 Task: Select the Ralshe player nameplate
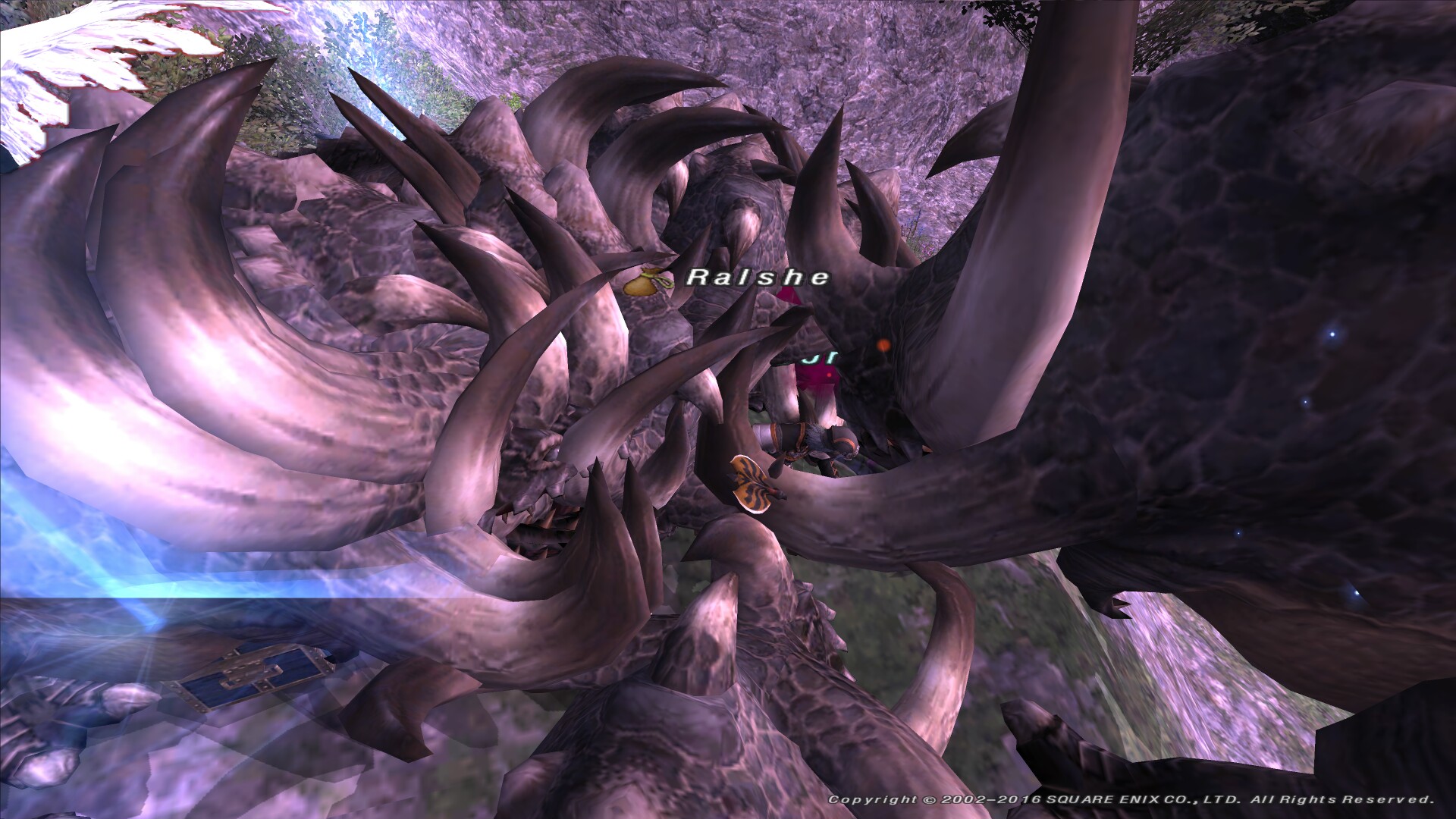point(757,278)
